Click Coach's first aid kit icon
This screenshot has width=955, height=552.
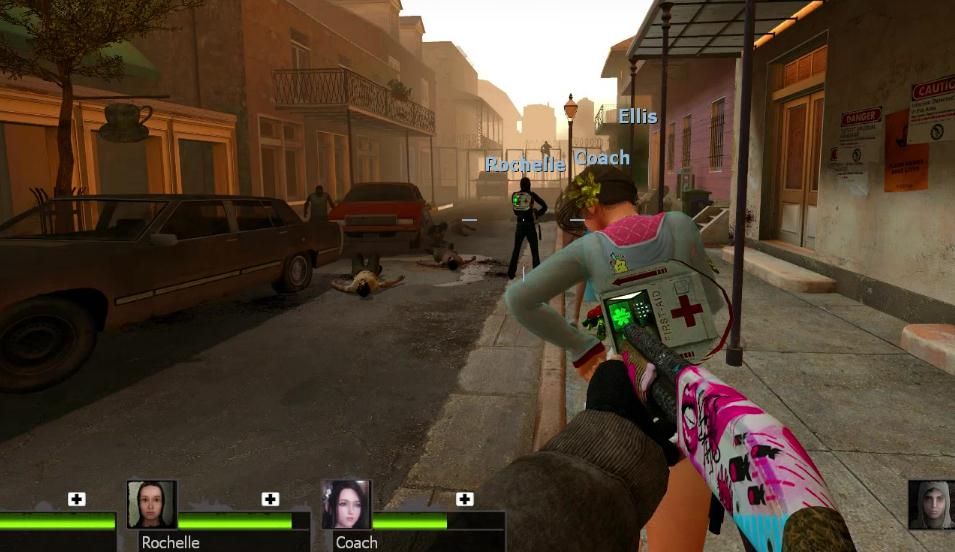point(464,499)
